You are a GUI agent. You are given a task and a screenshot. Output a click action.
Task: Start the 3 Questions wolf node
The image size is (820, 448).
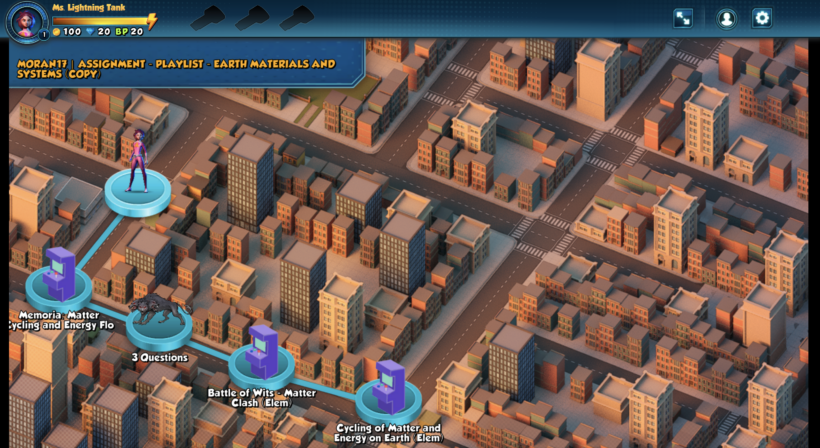[x=160, y=316]
